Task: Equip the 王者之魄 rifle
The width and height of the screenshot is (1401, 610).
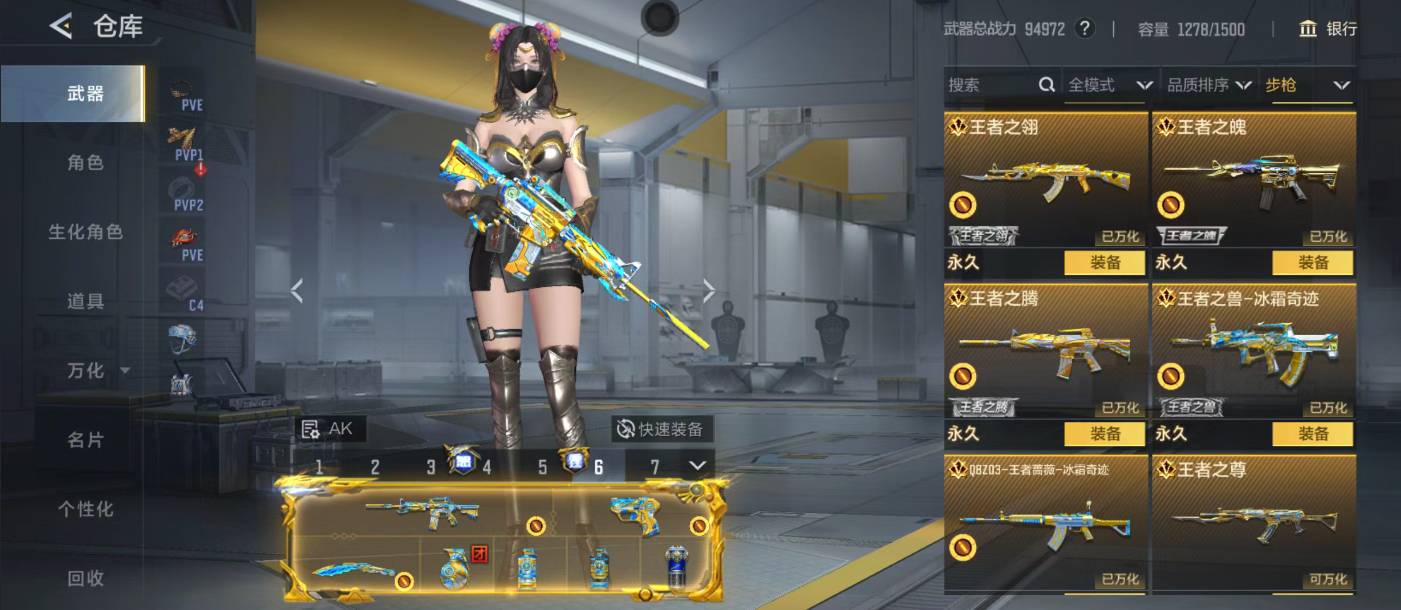Action: click(1312, 263)
